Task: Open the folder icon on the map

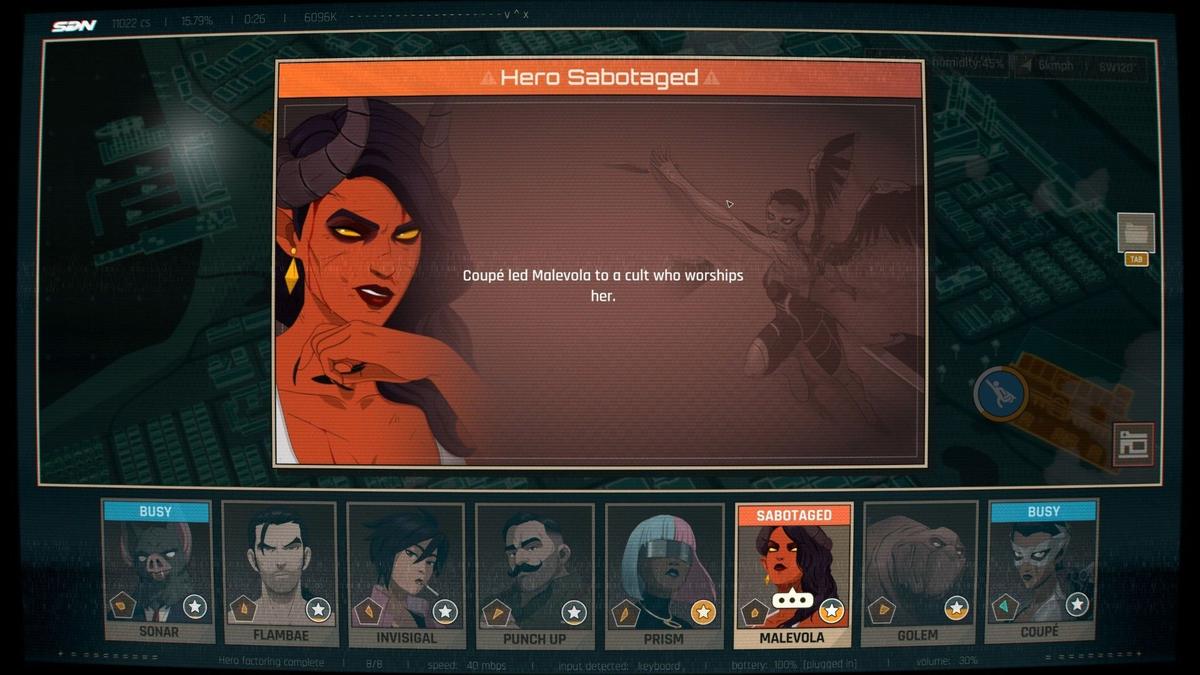Action: [x=1136, y=233]
